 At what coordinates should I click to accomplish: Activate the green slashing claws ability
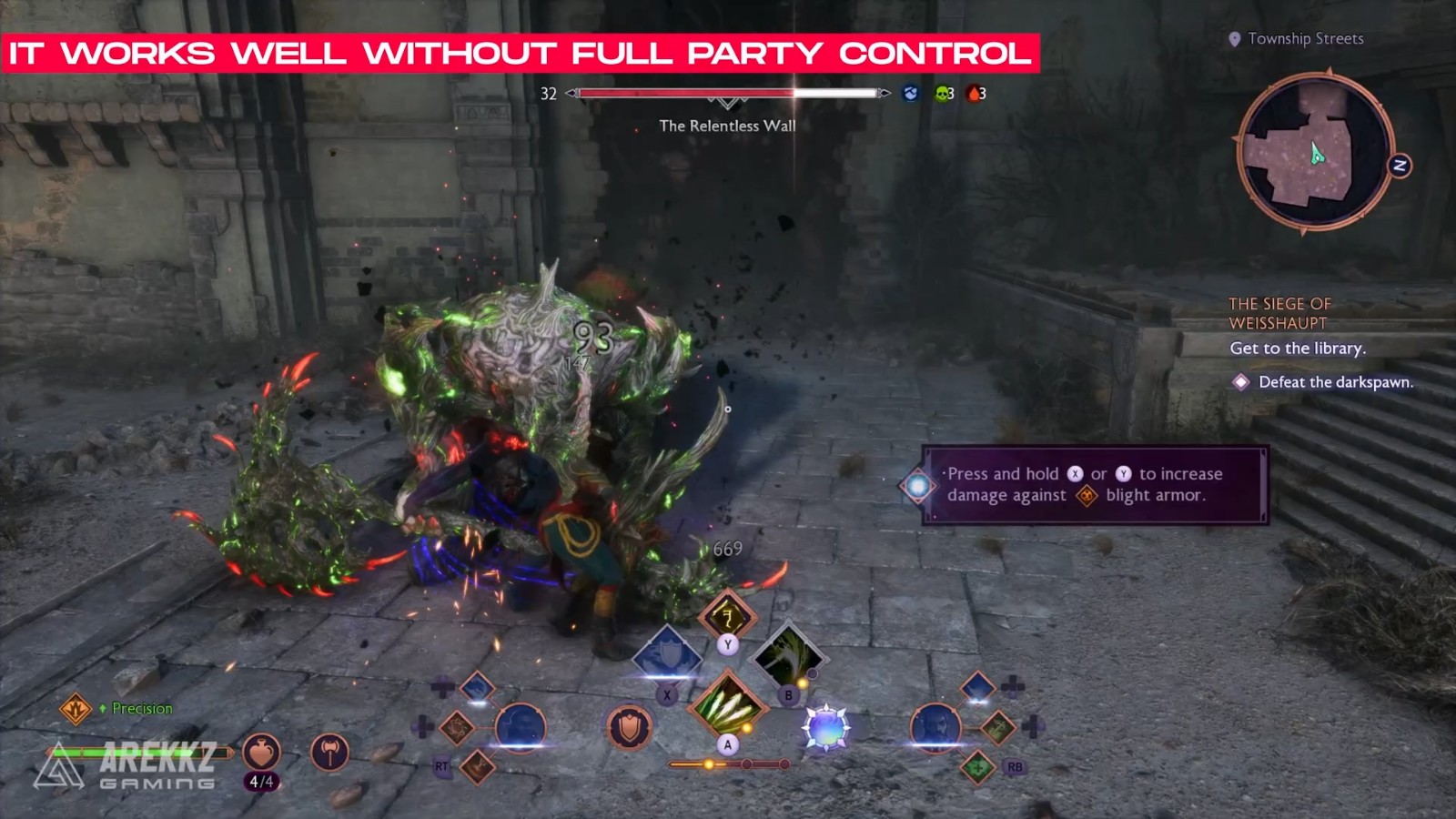(x=726, y=705)
